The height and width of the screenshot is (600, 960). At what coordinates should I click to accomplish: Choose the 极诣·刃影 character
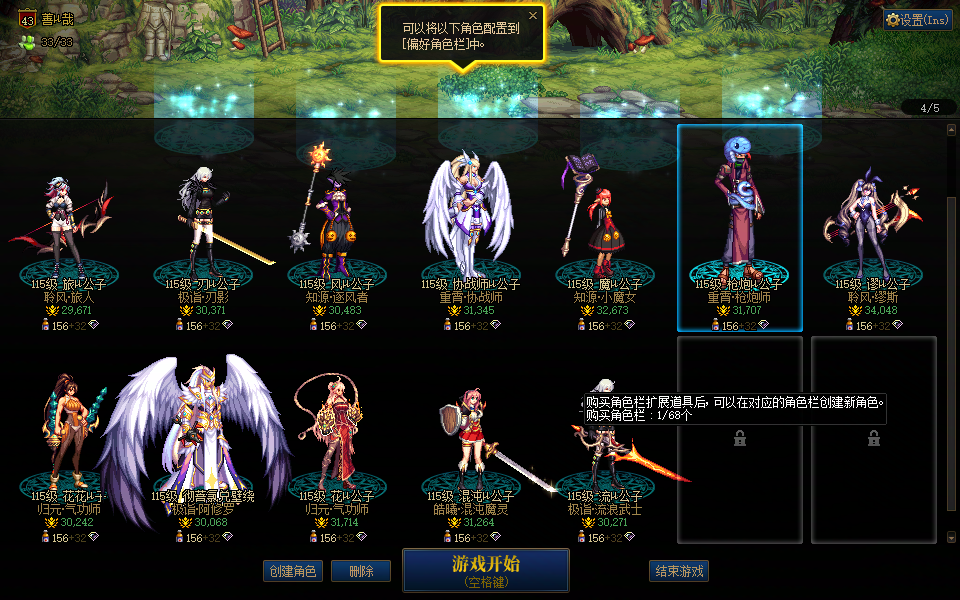[x=204, y=230]
